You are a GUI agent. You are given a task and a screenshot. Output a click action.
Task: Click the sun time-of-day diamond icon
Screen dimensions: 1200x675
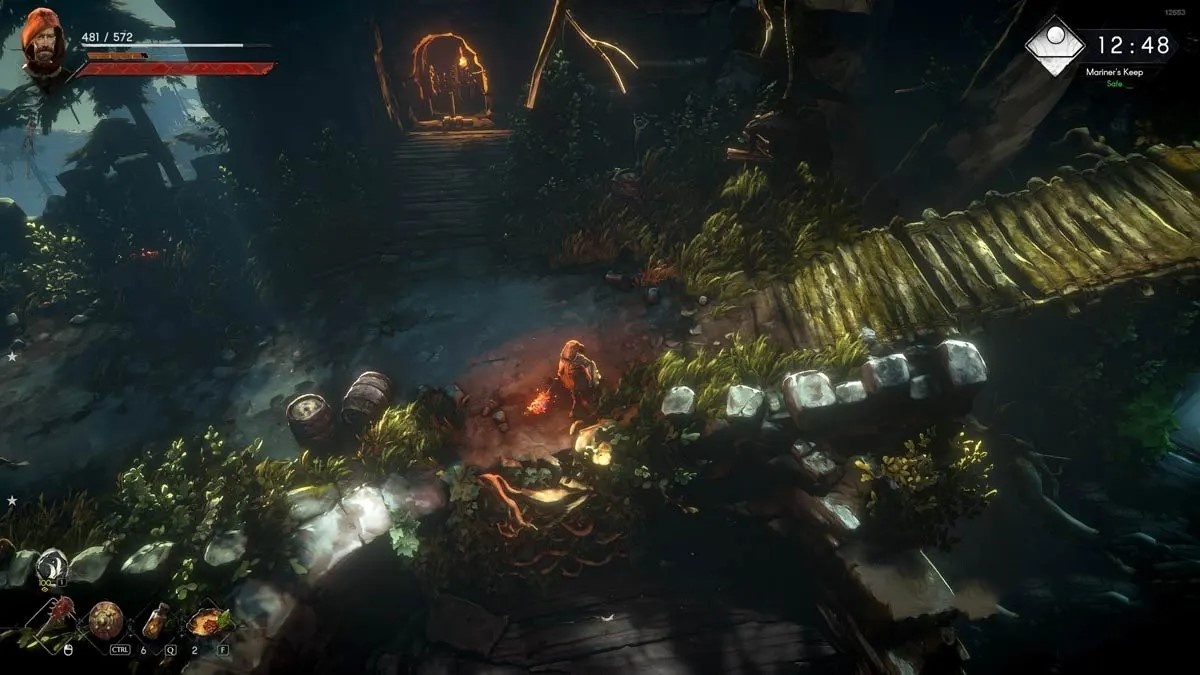[x=1055, y=46]
